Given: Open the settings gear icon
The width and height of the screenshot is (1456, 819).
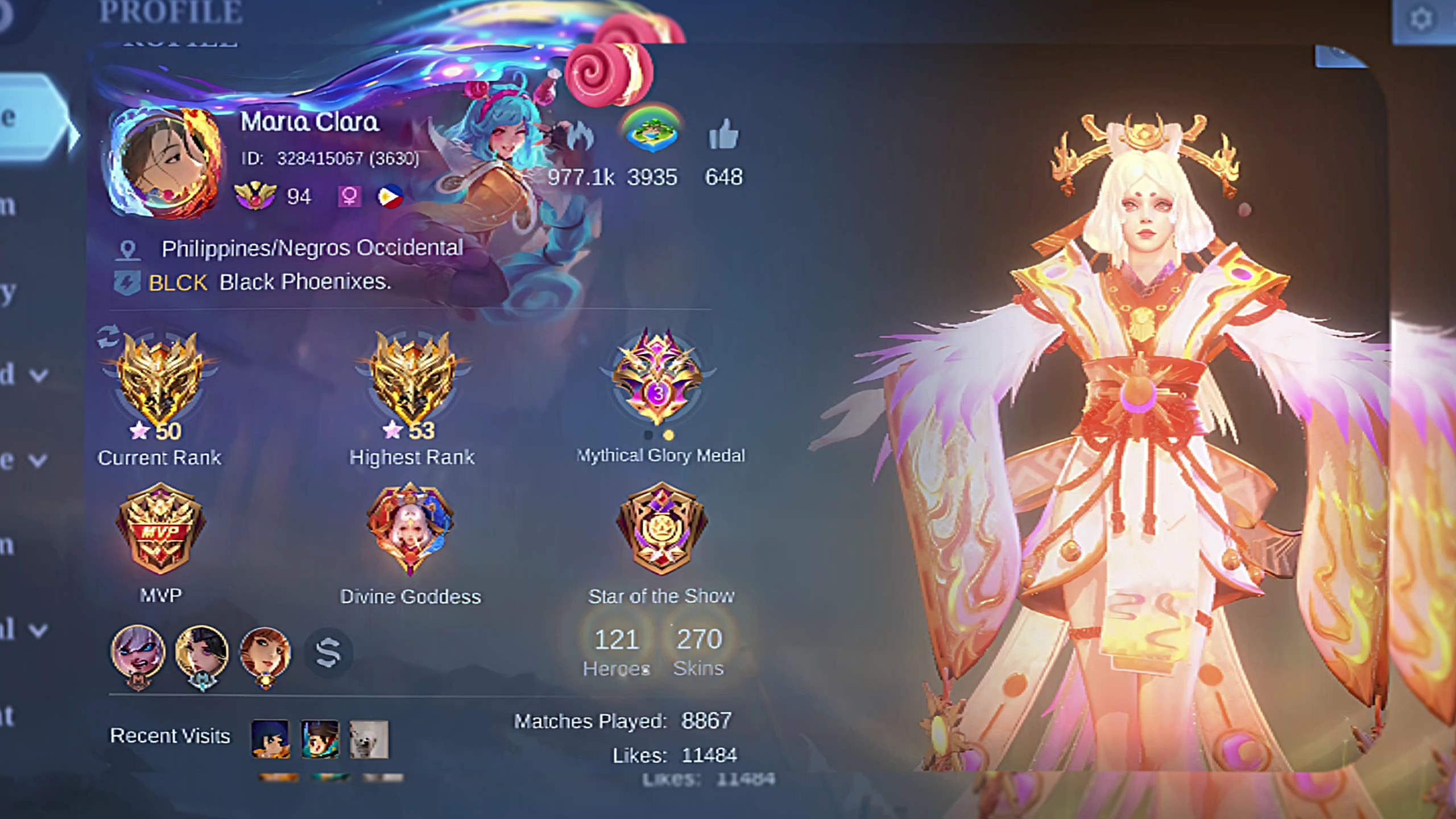Looking at the screenshot, I should pos(1422,20).
